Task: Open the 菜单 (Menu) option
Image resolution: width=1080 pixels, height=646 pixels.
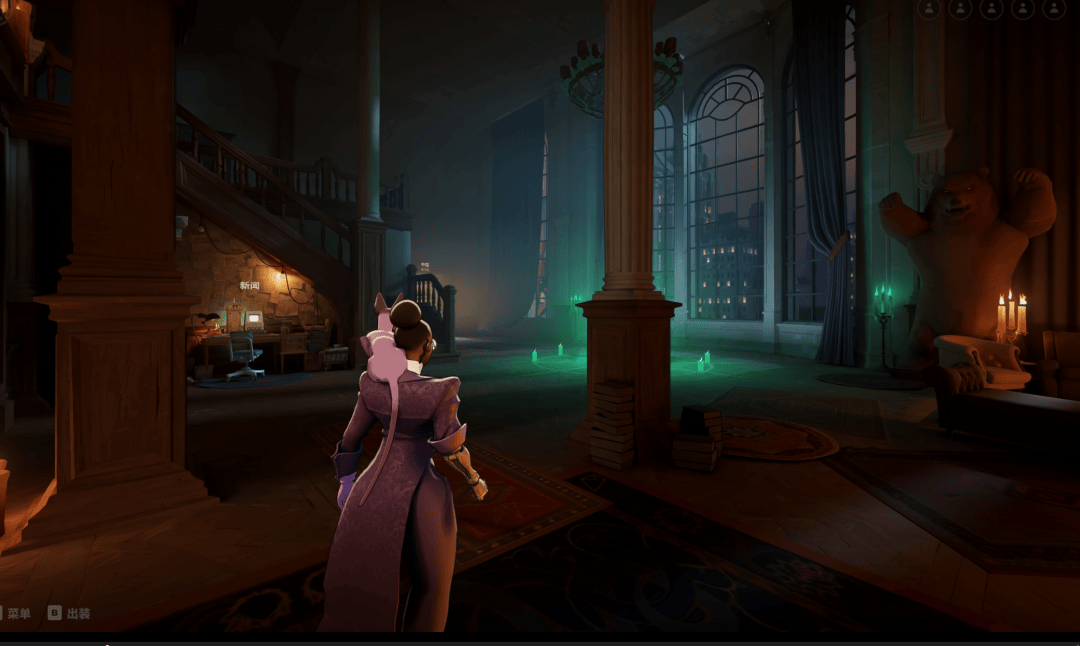Action: (17, 613)
